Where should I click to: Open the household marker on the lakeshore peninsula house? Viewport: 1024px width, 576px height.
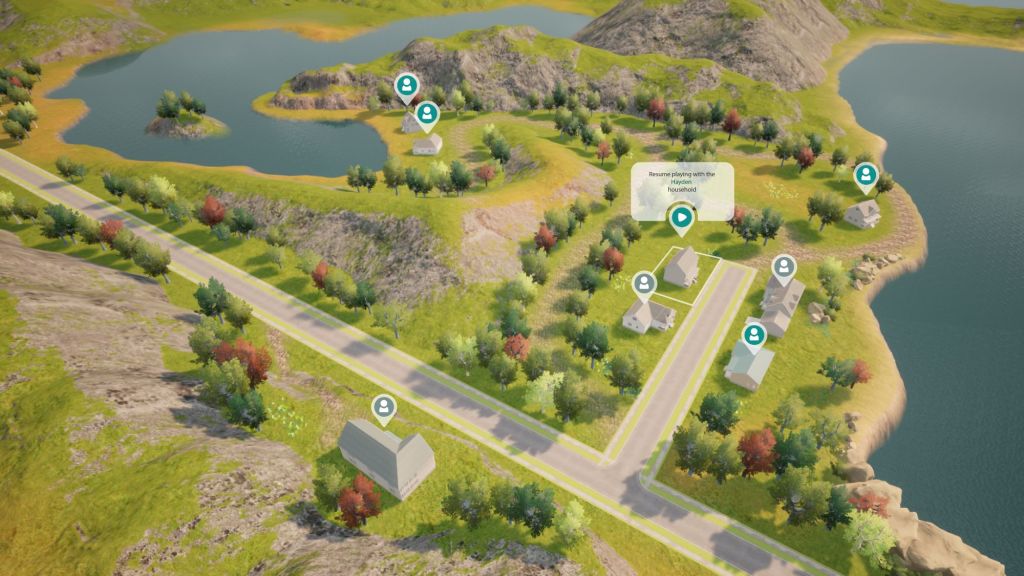pos(865,176)
